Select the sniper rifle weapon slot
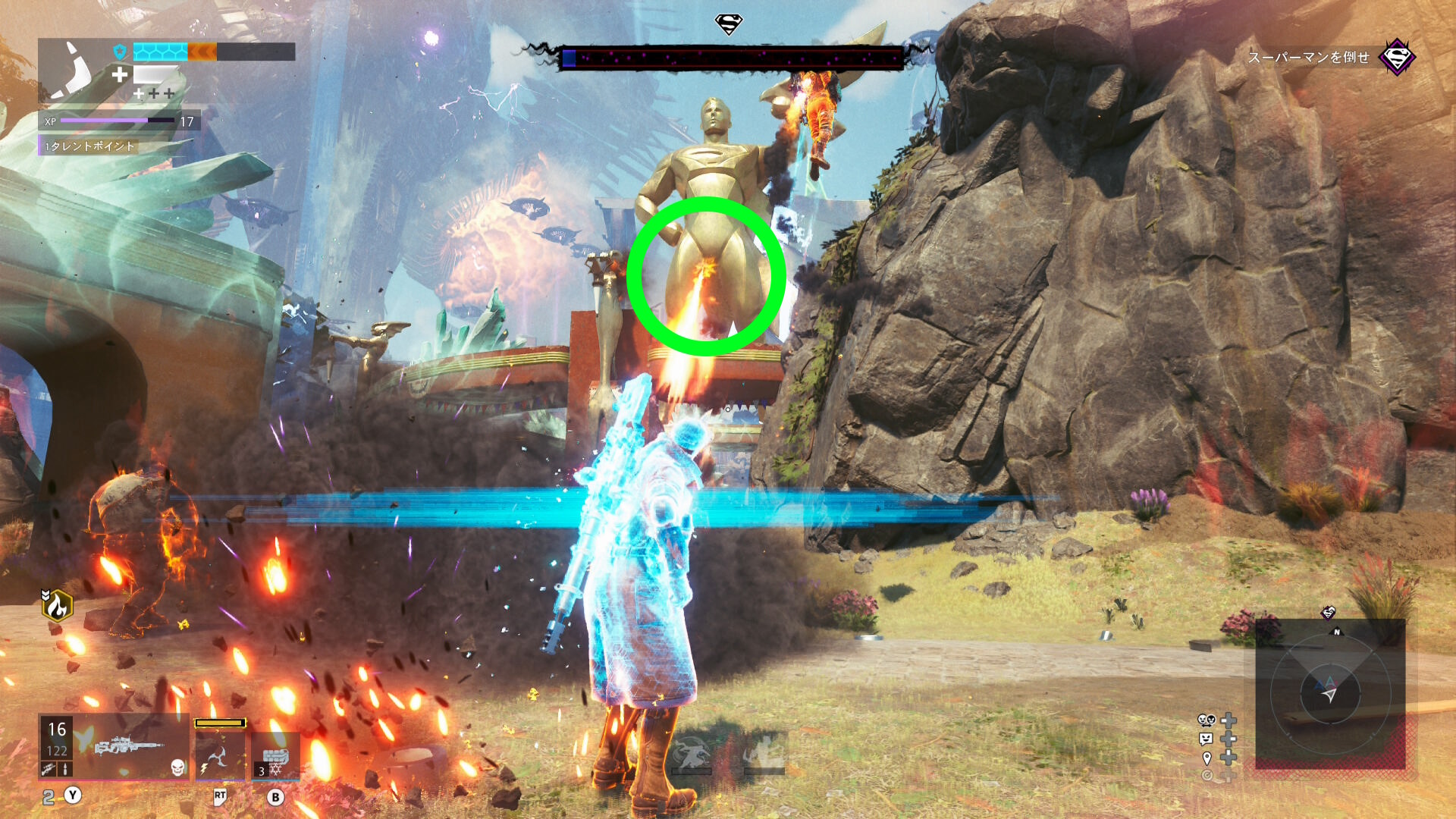1456x819 pixels. click(x=129, y=746)
